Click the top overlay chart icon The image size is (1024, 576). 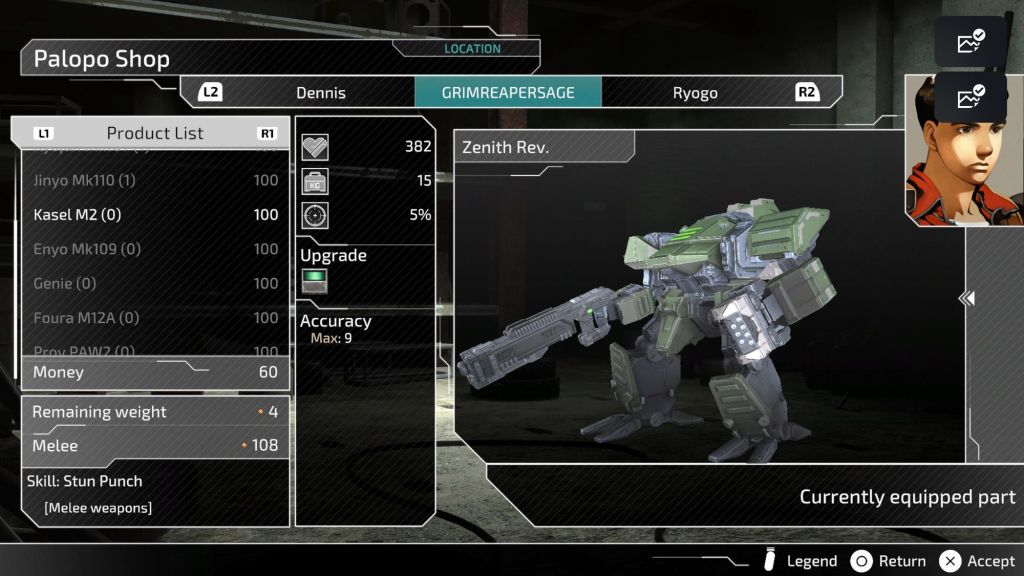click(970, 42)
